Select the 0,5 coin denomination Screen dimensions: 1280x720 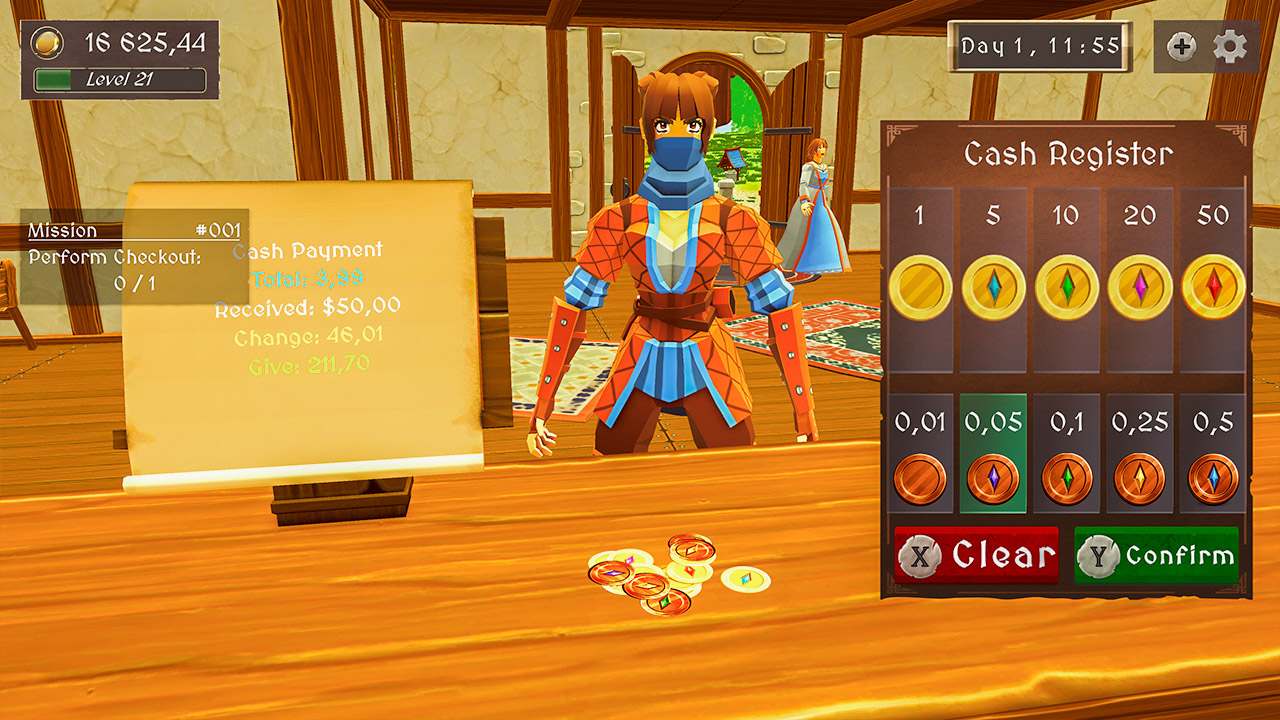tap(1213, 478)
